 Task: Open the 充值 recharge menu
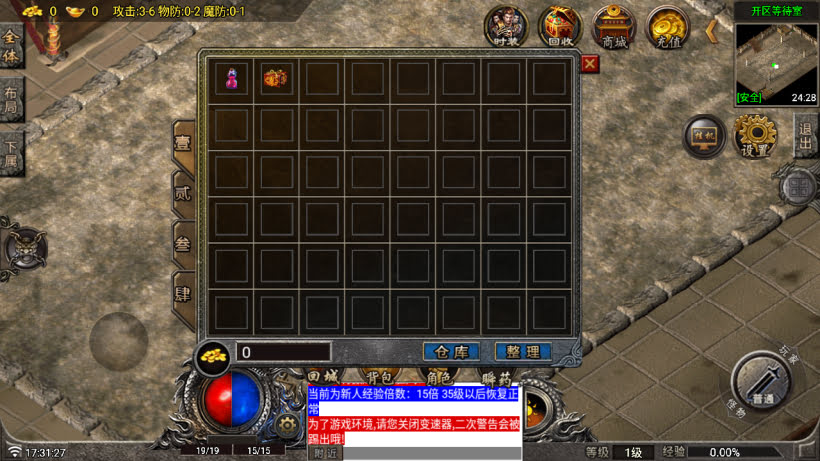pyautogui.click(x=667, y=27)
